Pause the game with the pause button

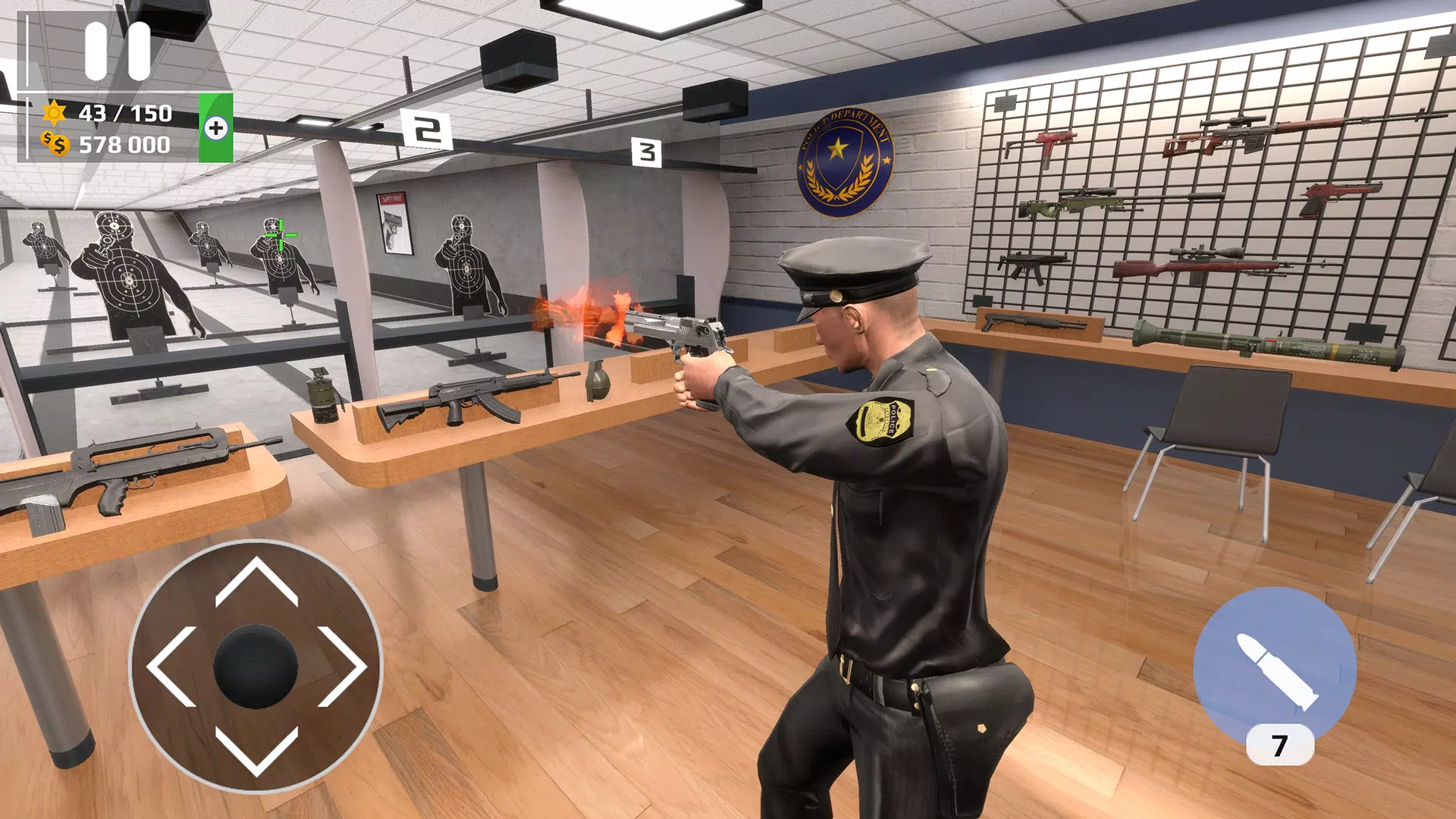pos(118,51)
